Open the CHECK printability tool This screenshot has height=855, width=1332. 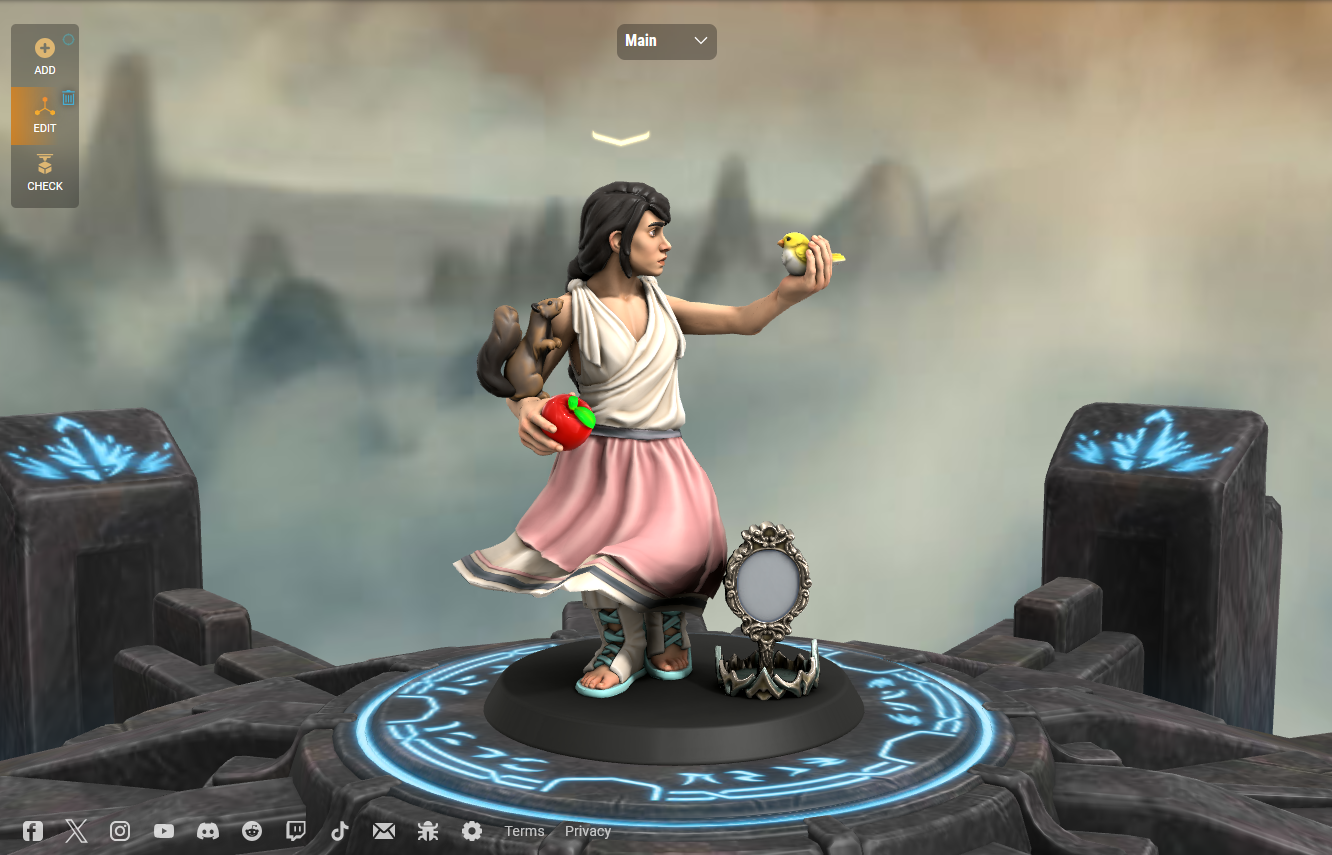click(44, 172)
